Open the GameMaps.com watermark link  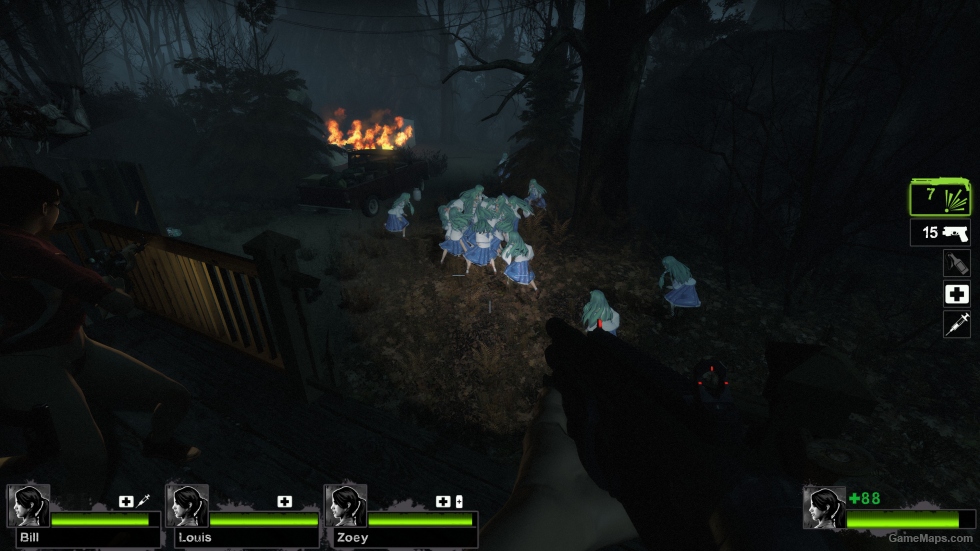pyautogui.click(x=932, y=537)
